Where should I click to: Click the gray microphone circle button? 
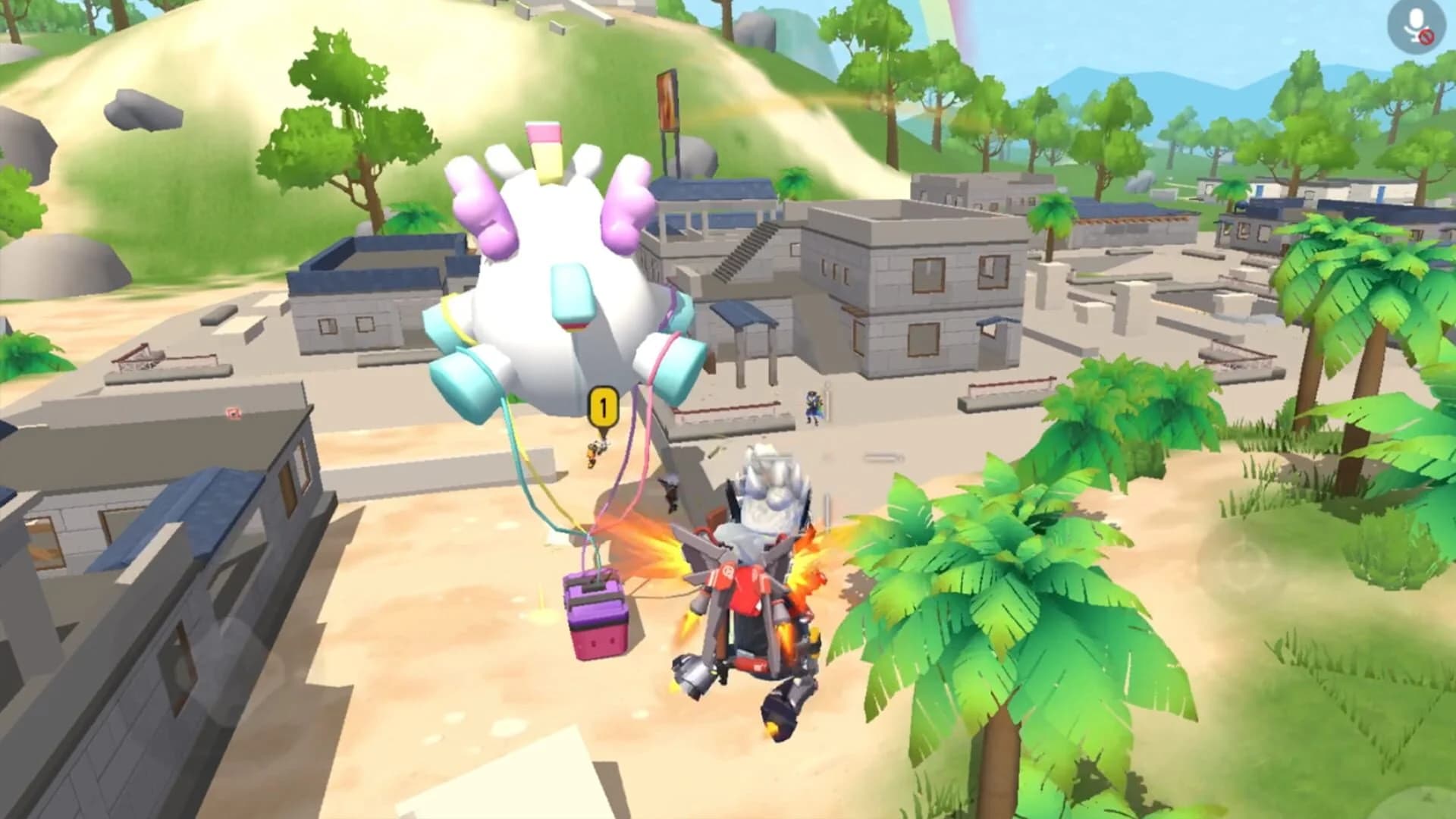[1415, 27]
